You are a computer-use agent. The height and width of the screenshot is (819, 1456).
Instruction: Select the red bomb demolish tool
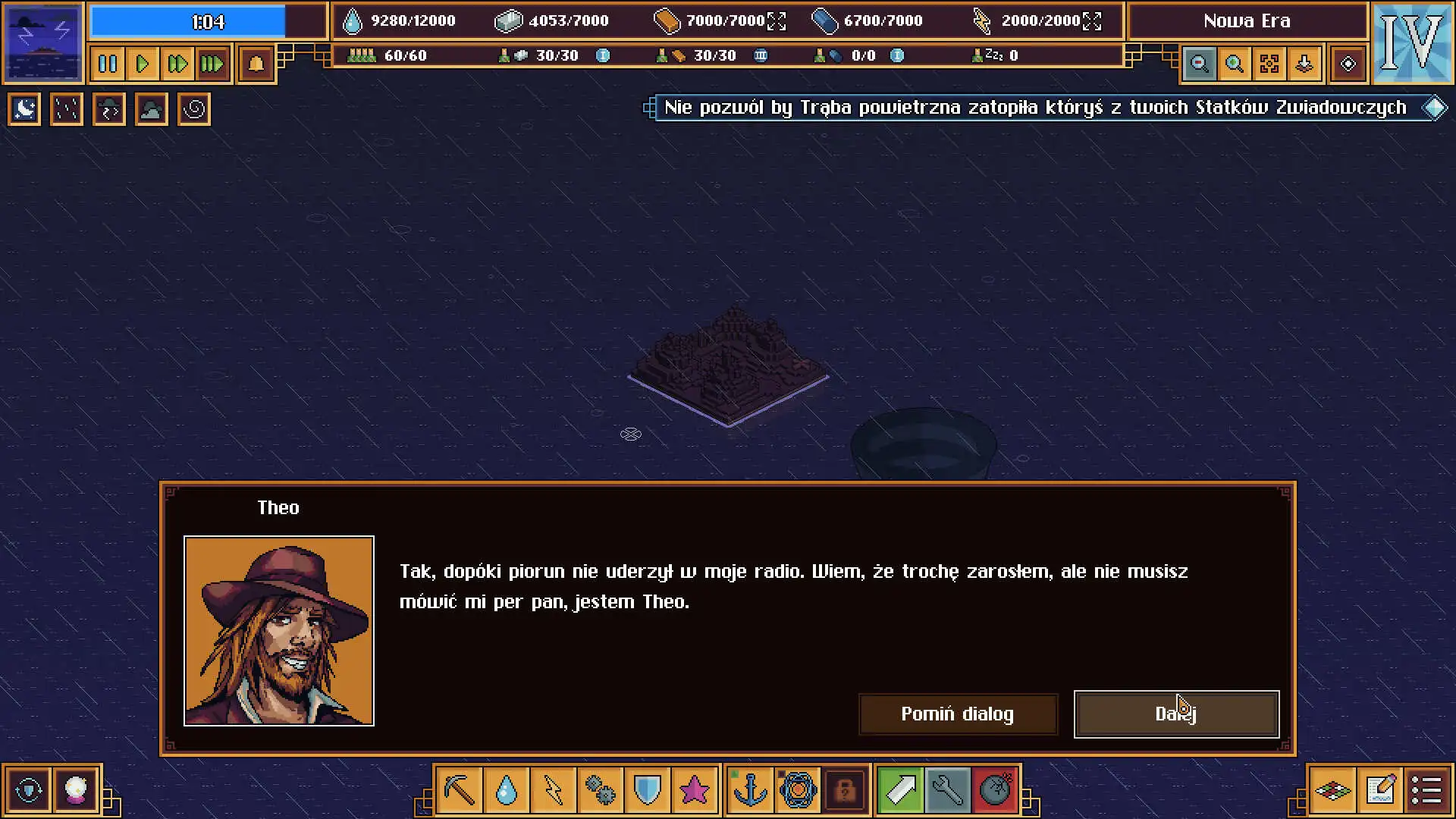995,790
